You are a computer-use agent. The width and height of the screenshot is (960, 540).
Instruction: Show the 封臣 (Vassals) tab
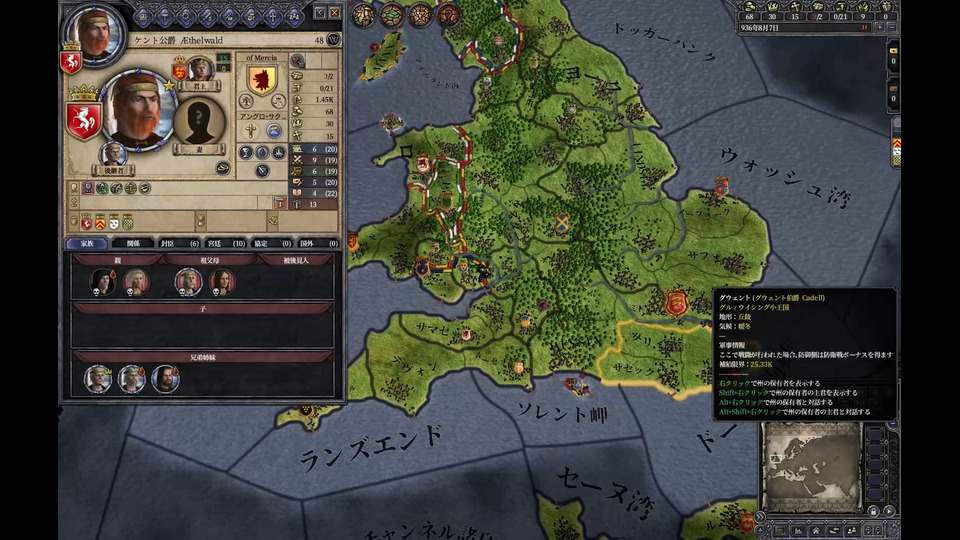(x=180, y=243)
